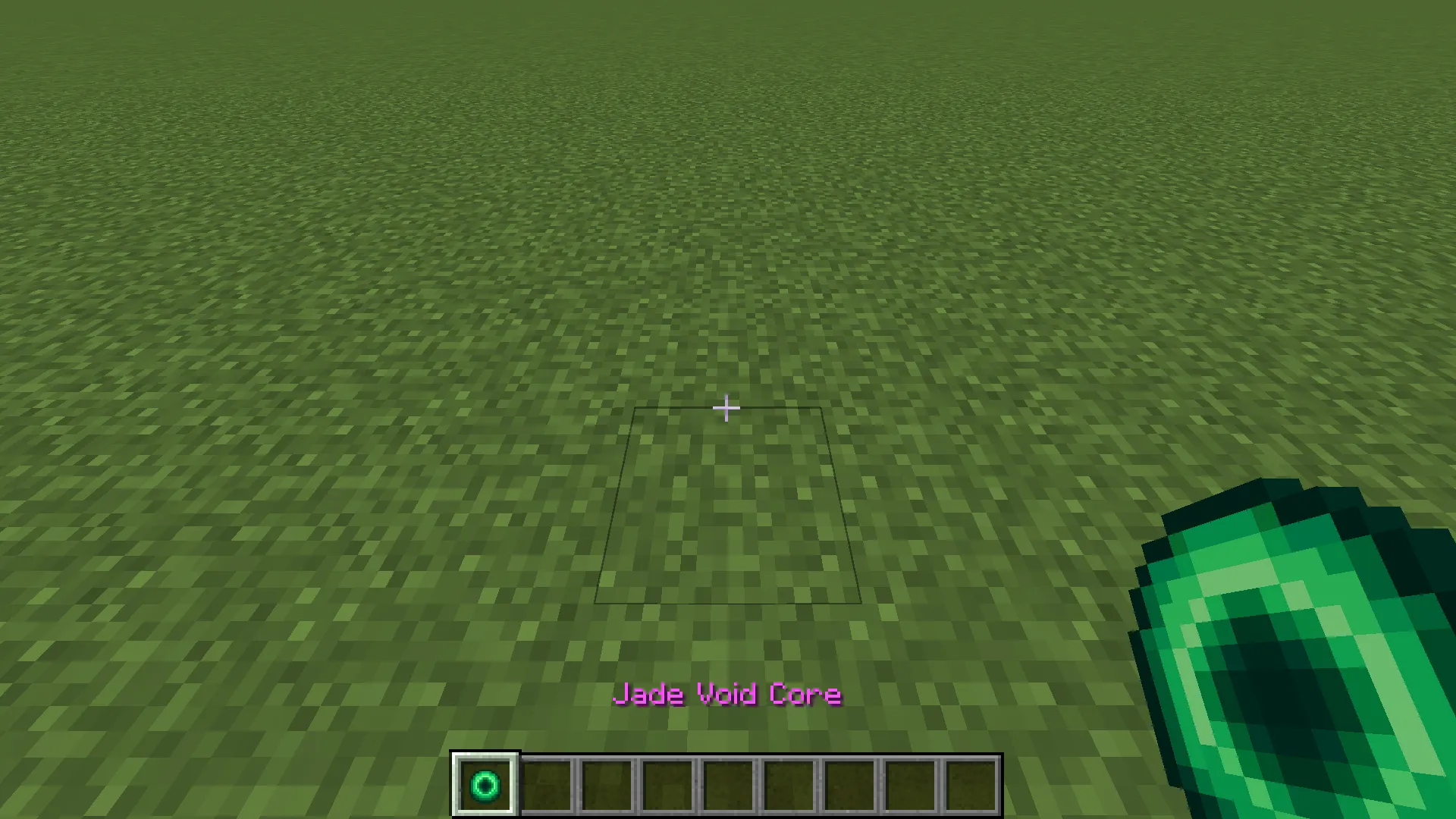Click the middle hotbar slot
The image size is (1456, 819).
pos(728,783)
